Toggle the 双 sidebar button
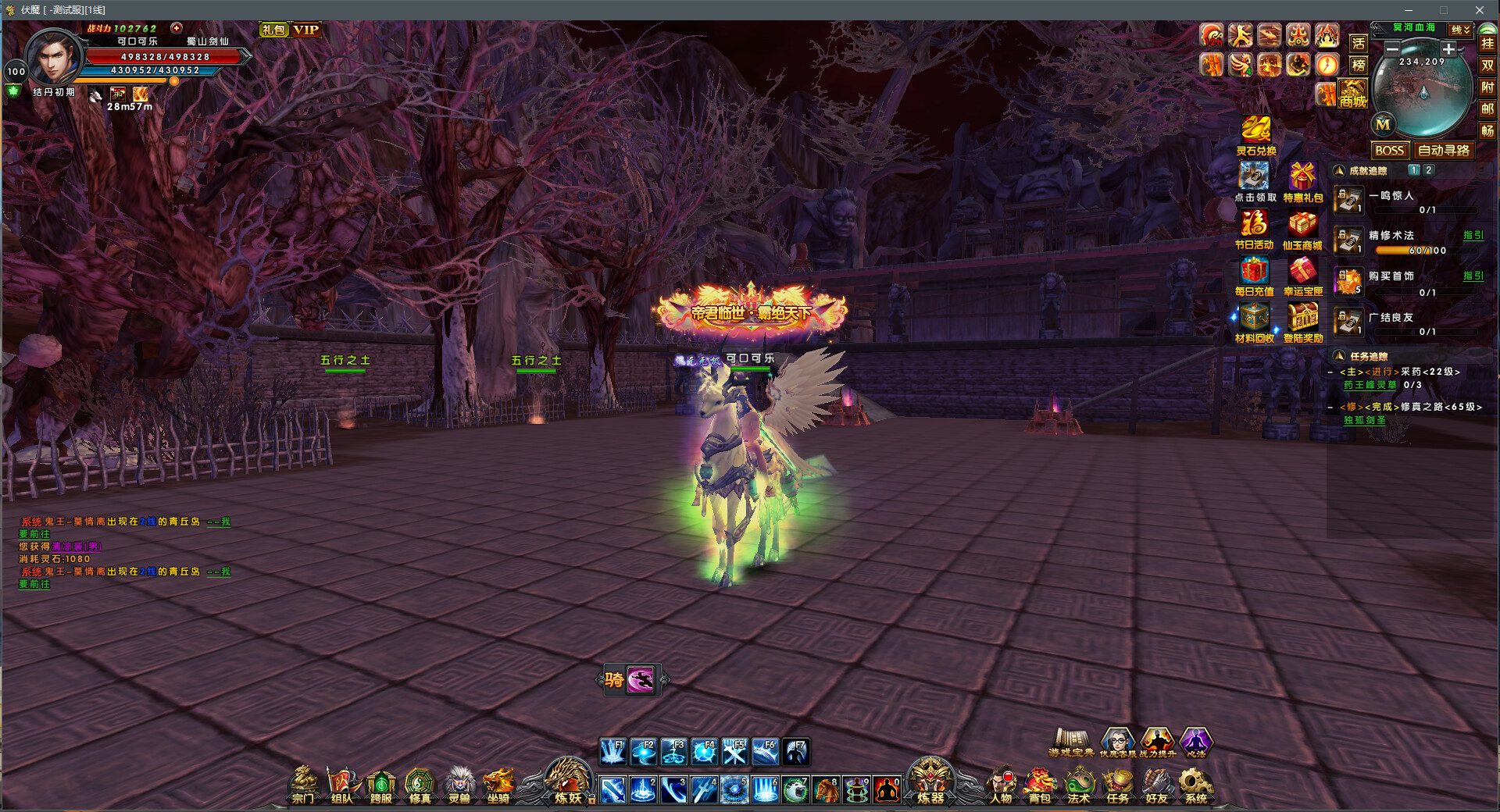 click(1489, 66)
